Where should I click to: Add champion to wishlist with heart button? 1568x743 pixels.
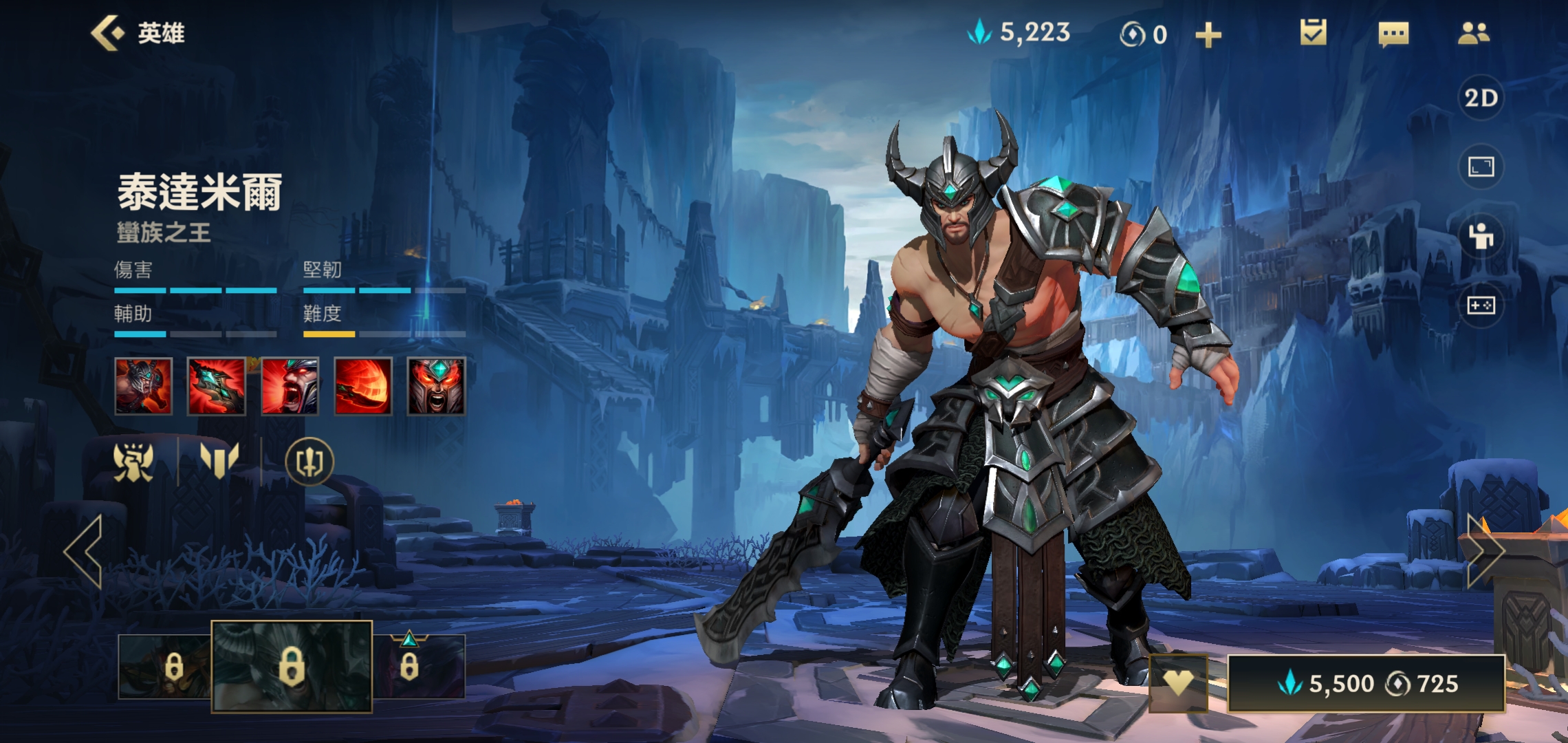coord(1178,683)
